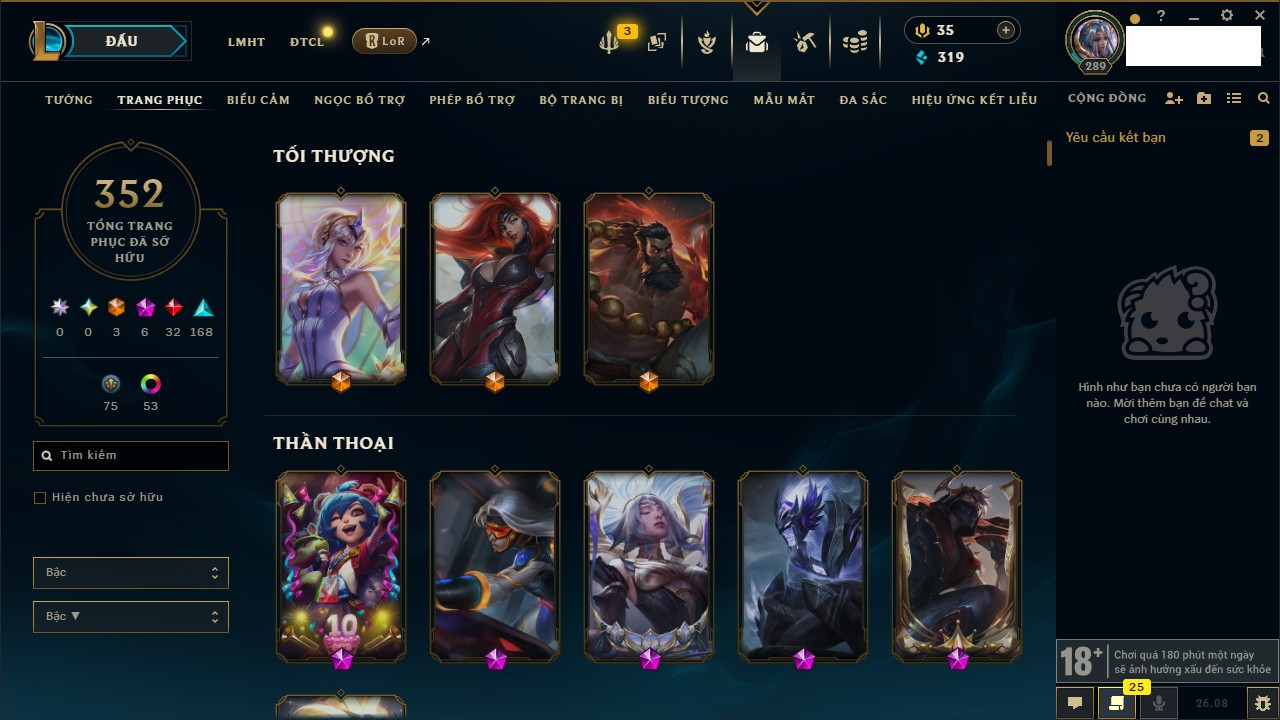
Task: Open the ĐA SẮC tab
Action: pyautogui.click(x=863, y=100)
